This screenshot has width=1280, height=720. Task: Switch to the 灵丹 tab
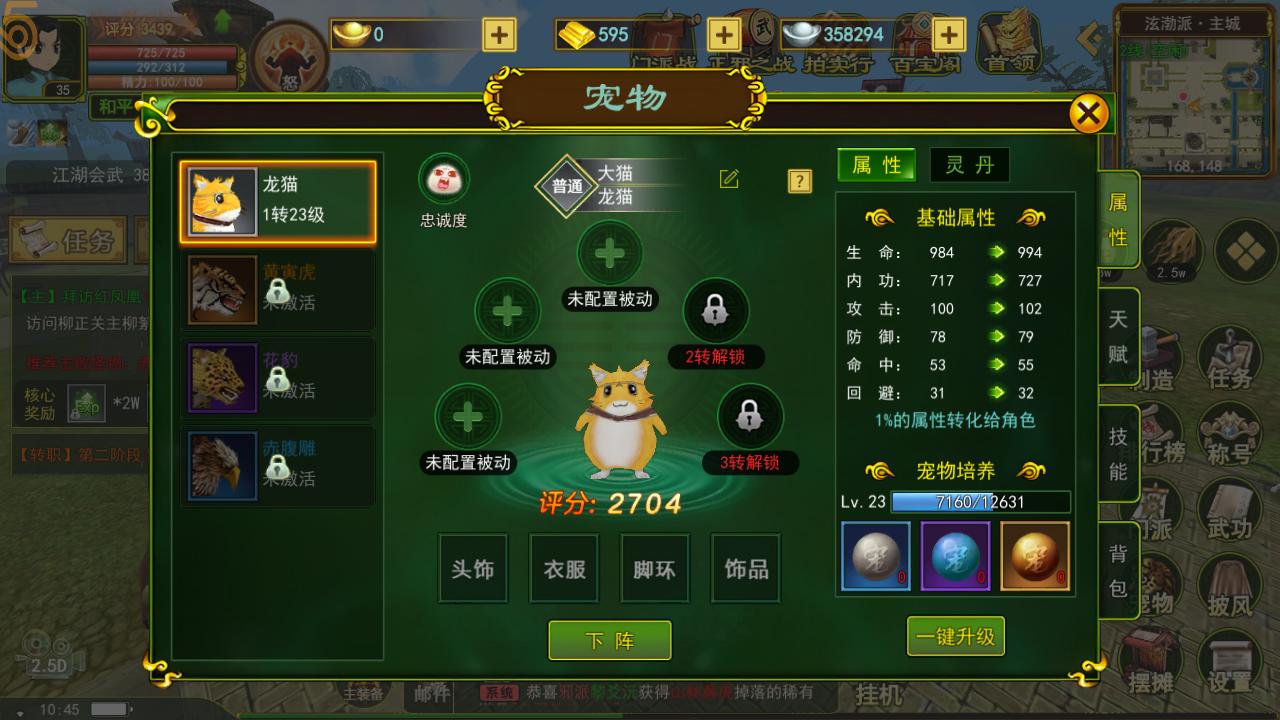[968, 165]
